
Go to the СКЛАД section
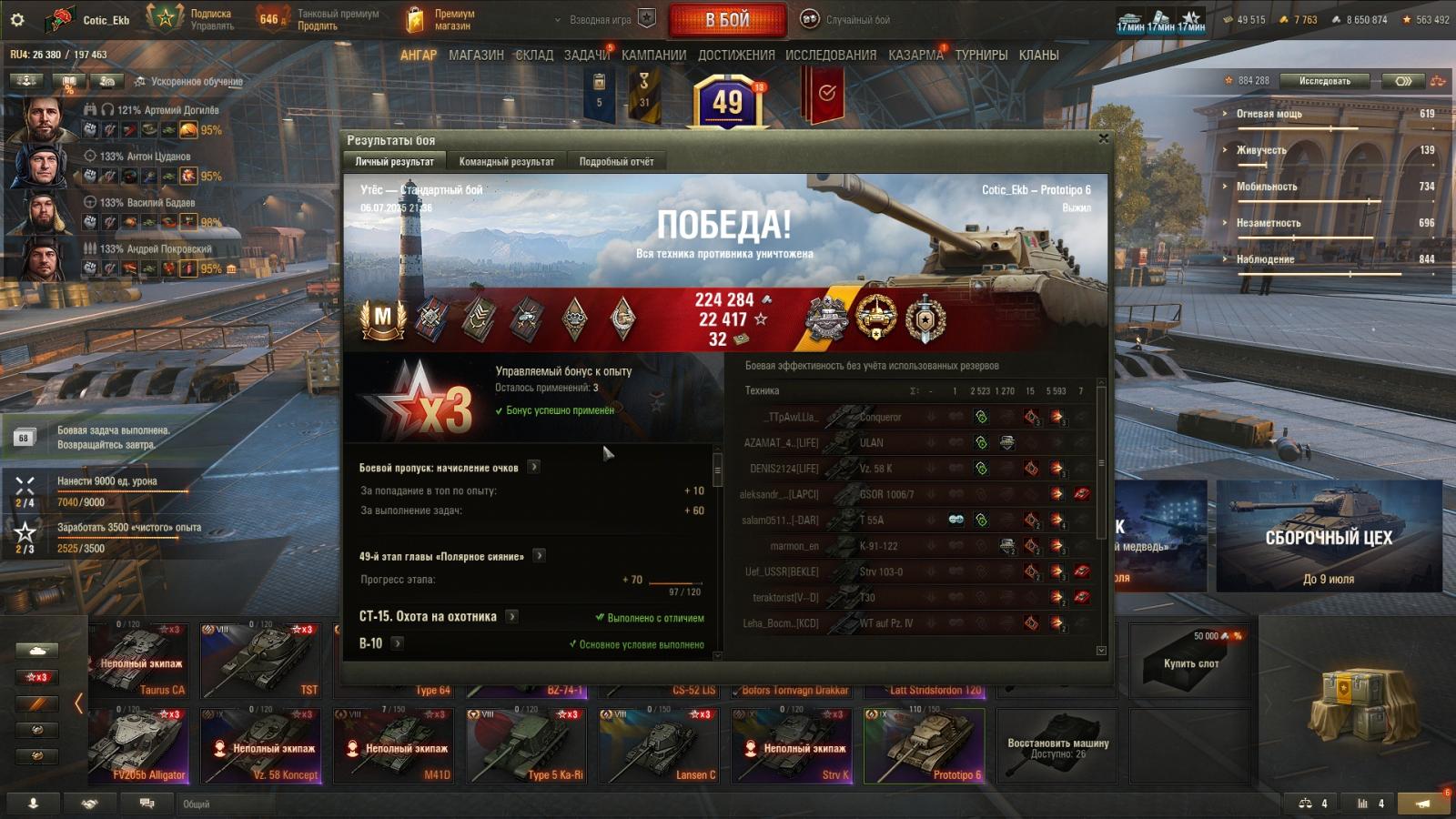click(534, 55)
